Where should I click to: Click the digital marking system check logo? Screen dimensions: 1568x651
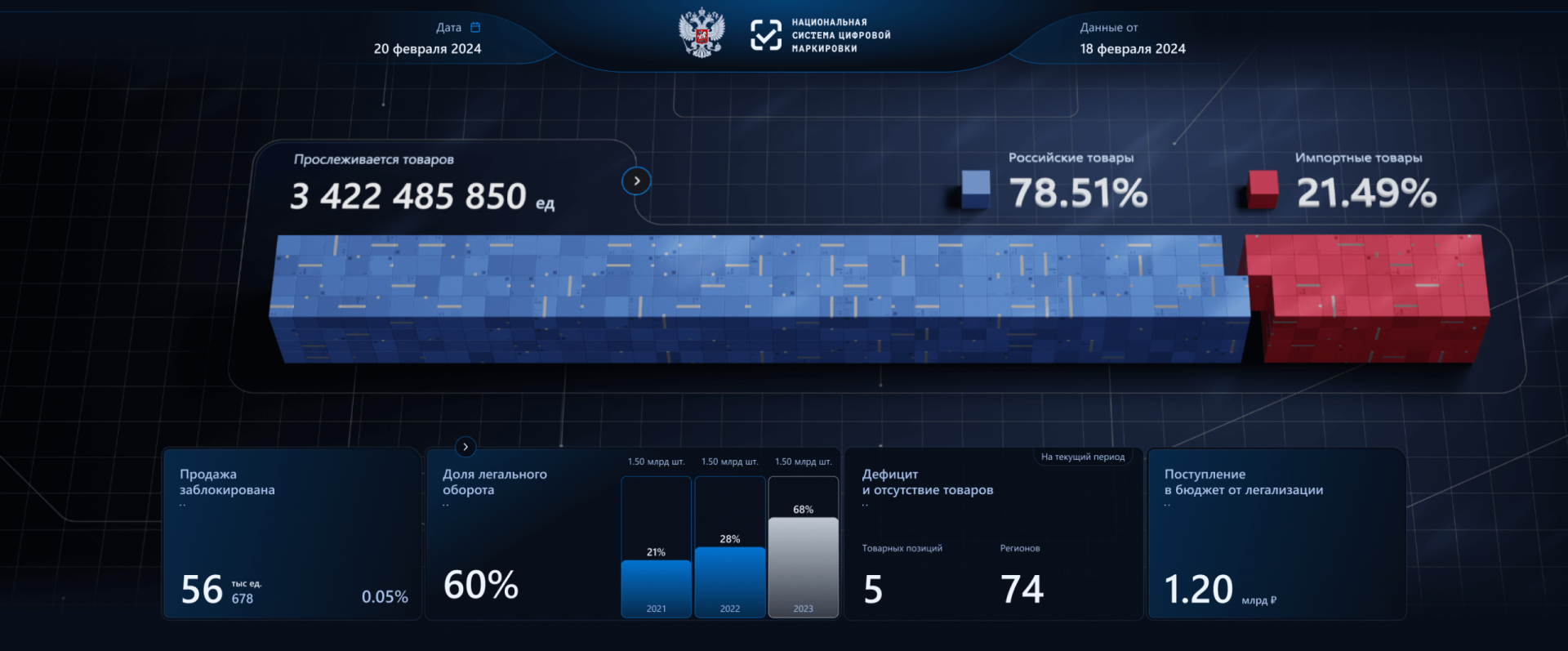(x=766, y=34)
